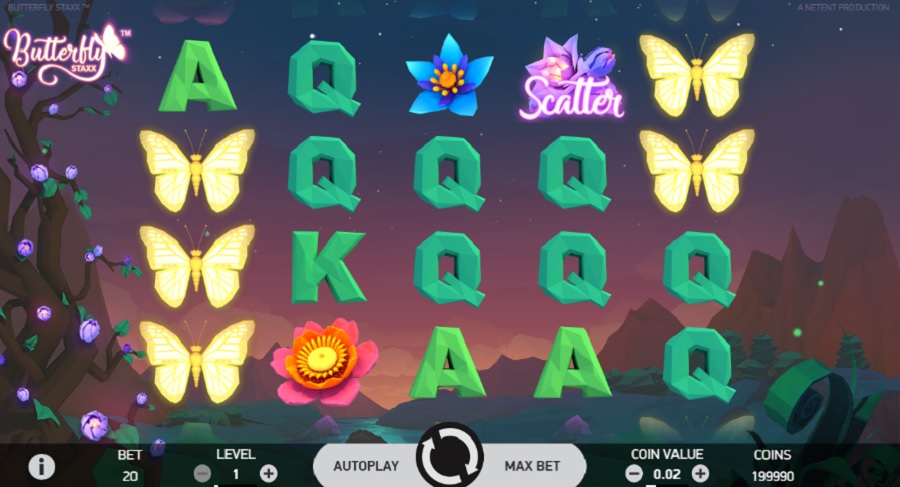Place the Max Bet
The image size is (900, 487).
[532, 465]
